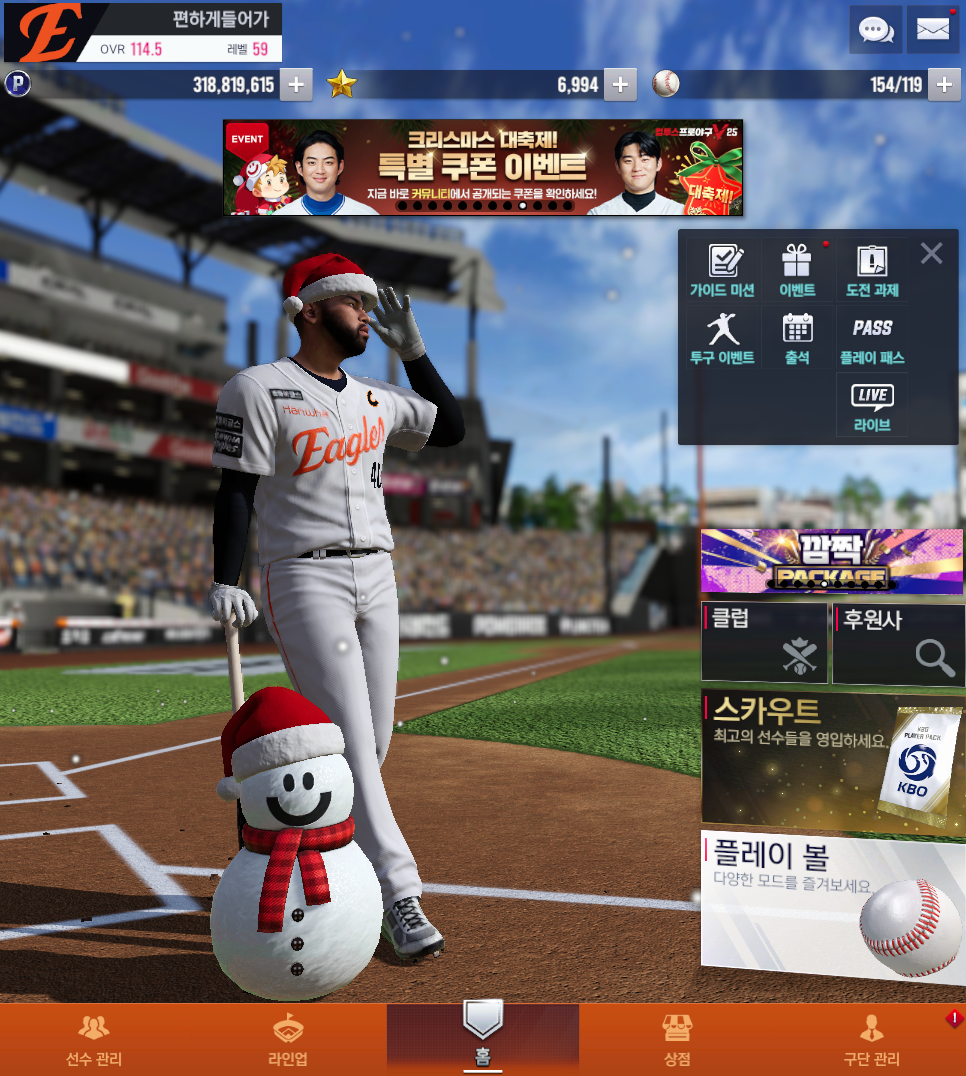Open the chat speech bubble icon
Viewport: 966px width, 1076px height.
876,30
